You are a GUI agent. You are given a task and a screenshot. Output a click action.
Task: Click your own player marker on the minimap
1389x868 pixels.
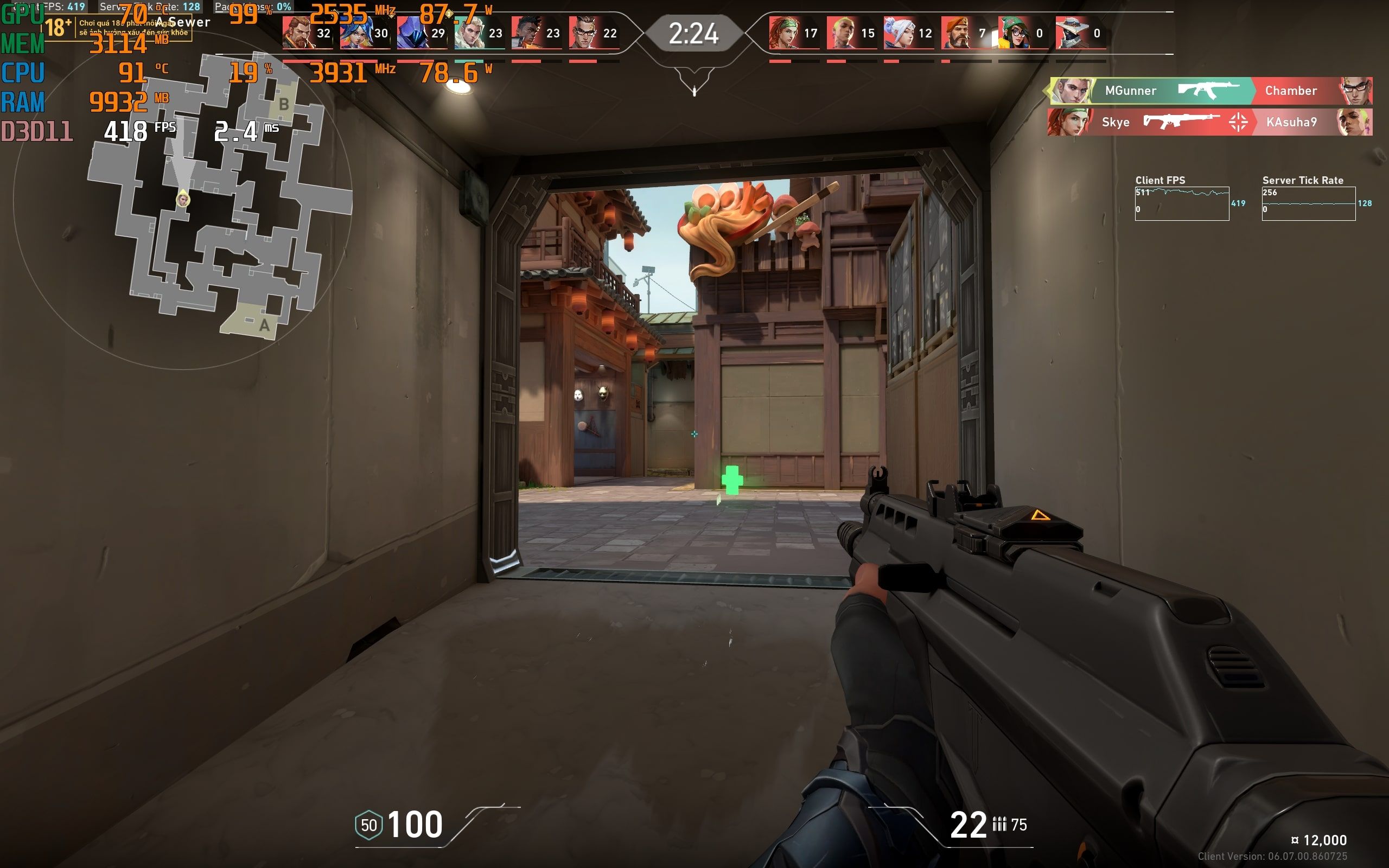pyautogui.click(x=183, y=199)
